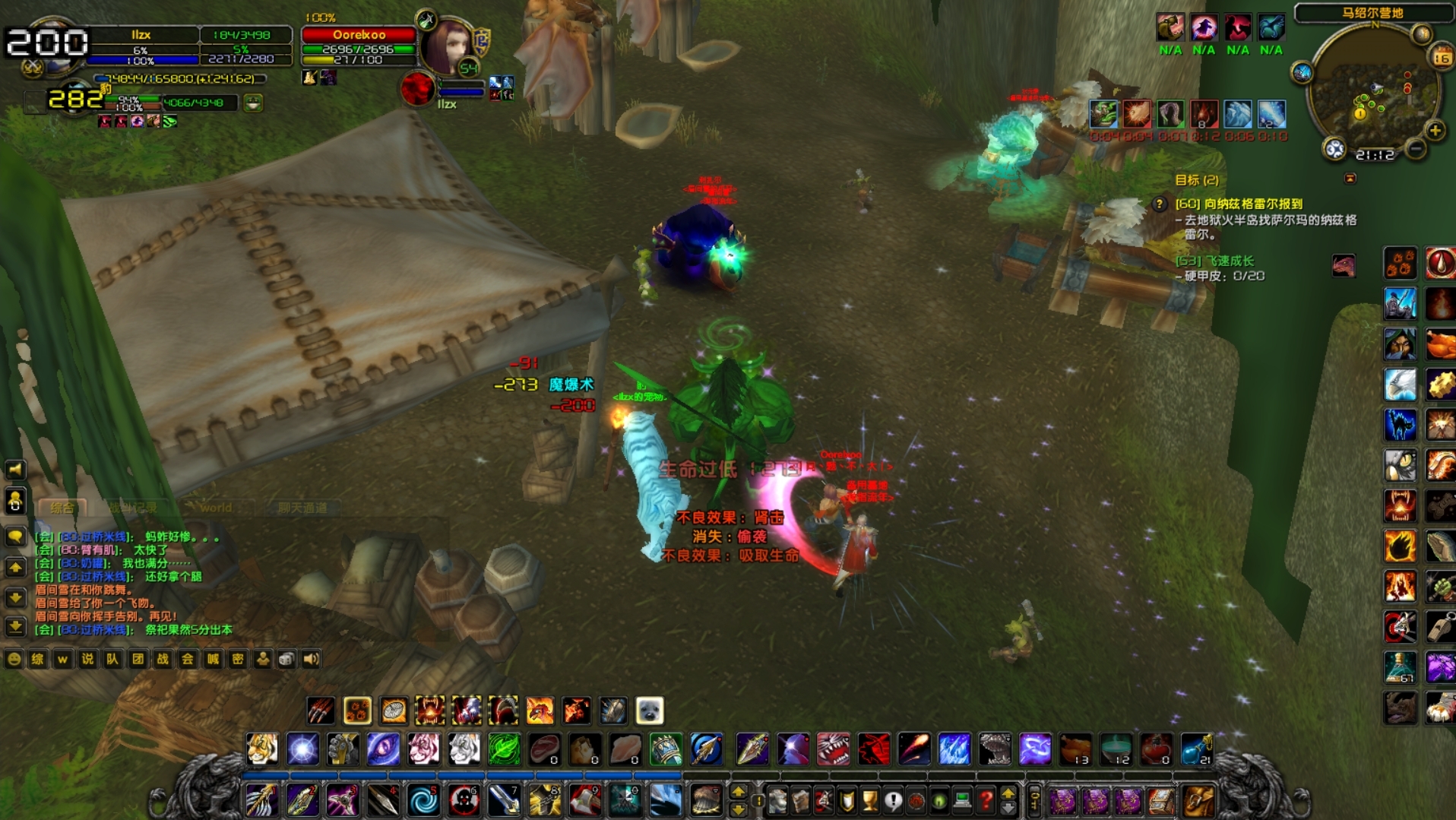Open the emote smiley face button
Image resolution: width=1456 pixels, height=820 pixels.
14,659
